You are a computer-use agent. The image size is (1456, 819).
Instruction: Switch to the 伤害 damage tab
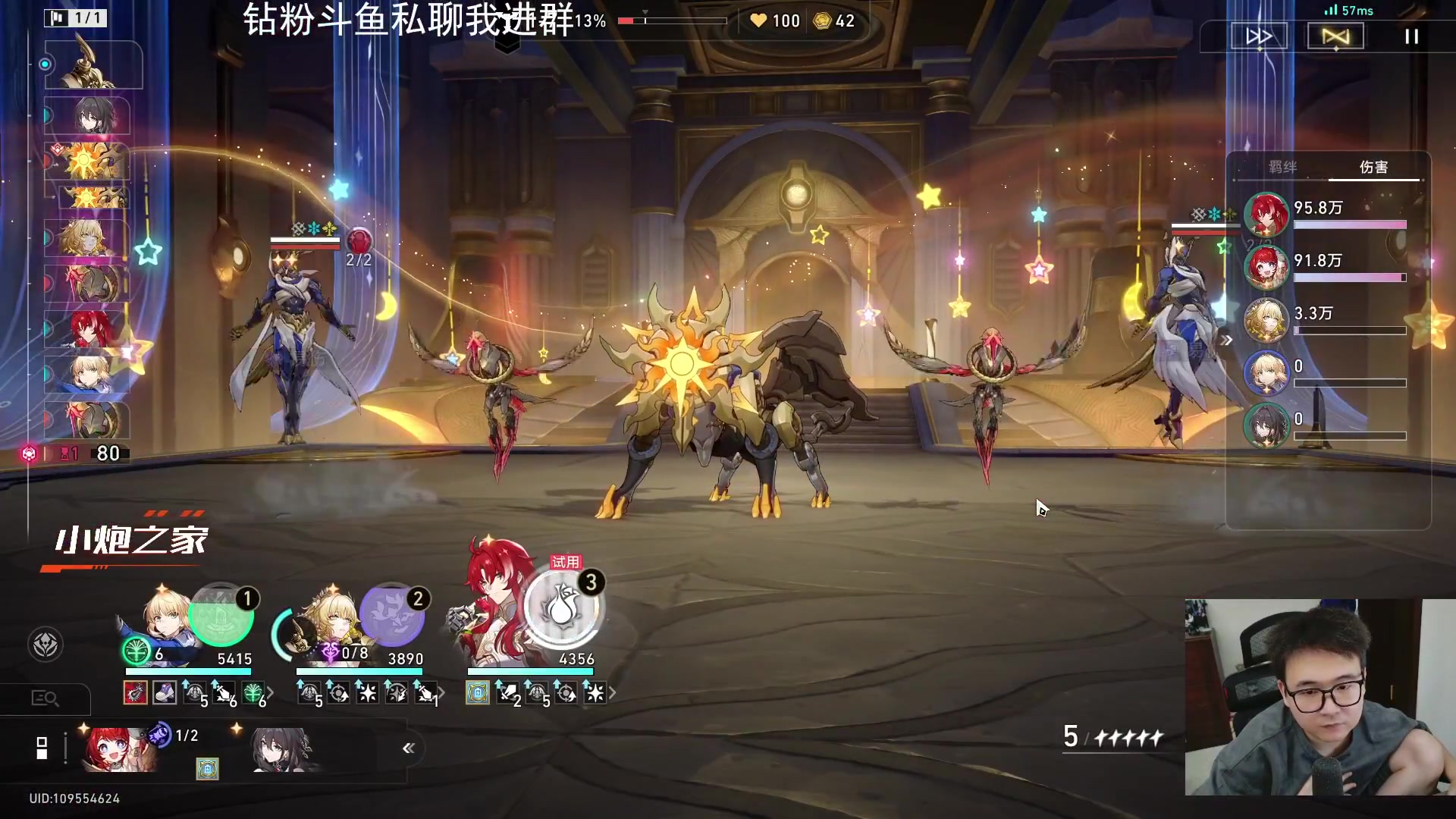(1373, 167)
